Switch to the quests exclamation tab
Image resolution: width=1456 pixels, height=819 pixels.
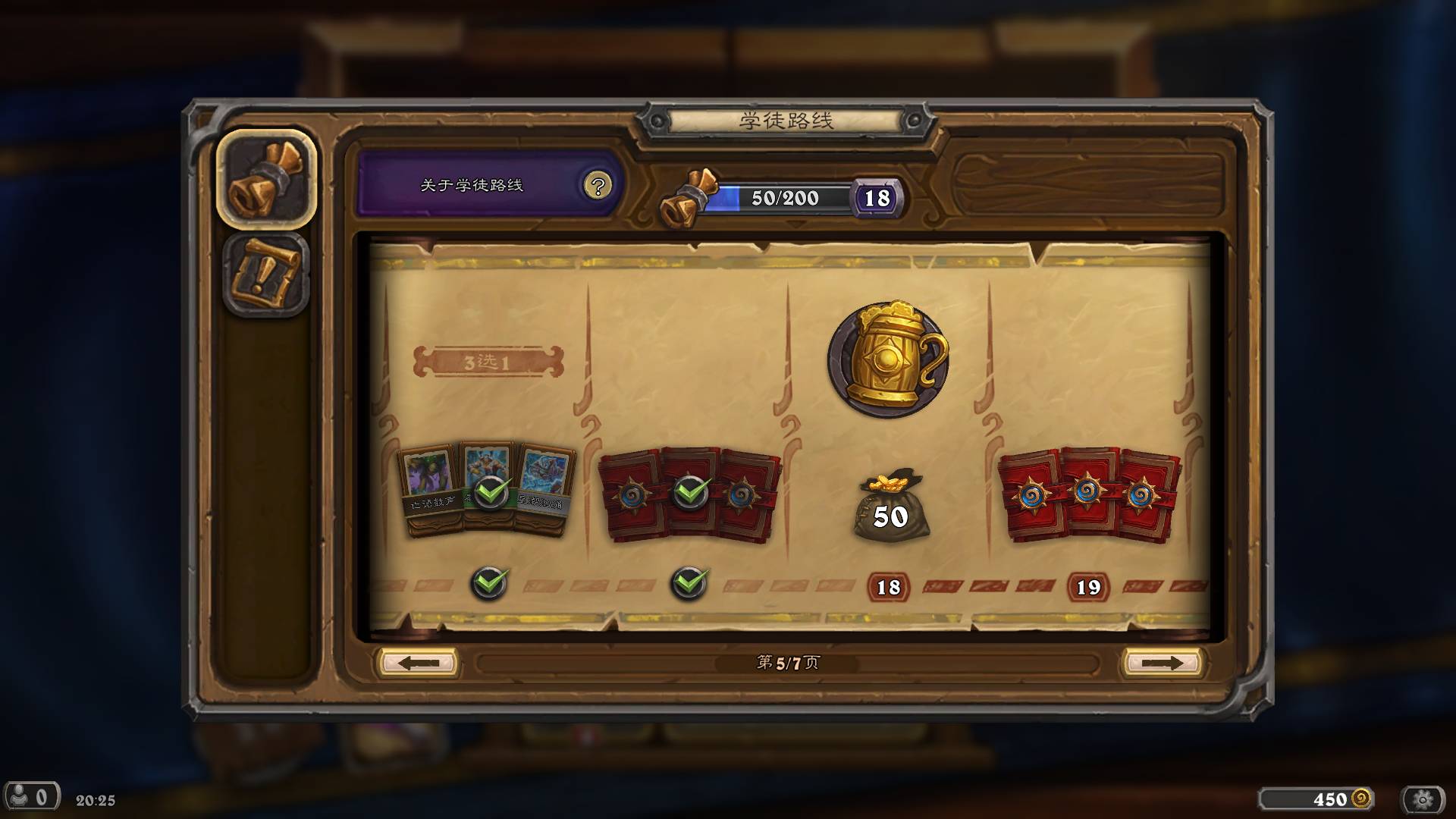266,275
